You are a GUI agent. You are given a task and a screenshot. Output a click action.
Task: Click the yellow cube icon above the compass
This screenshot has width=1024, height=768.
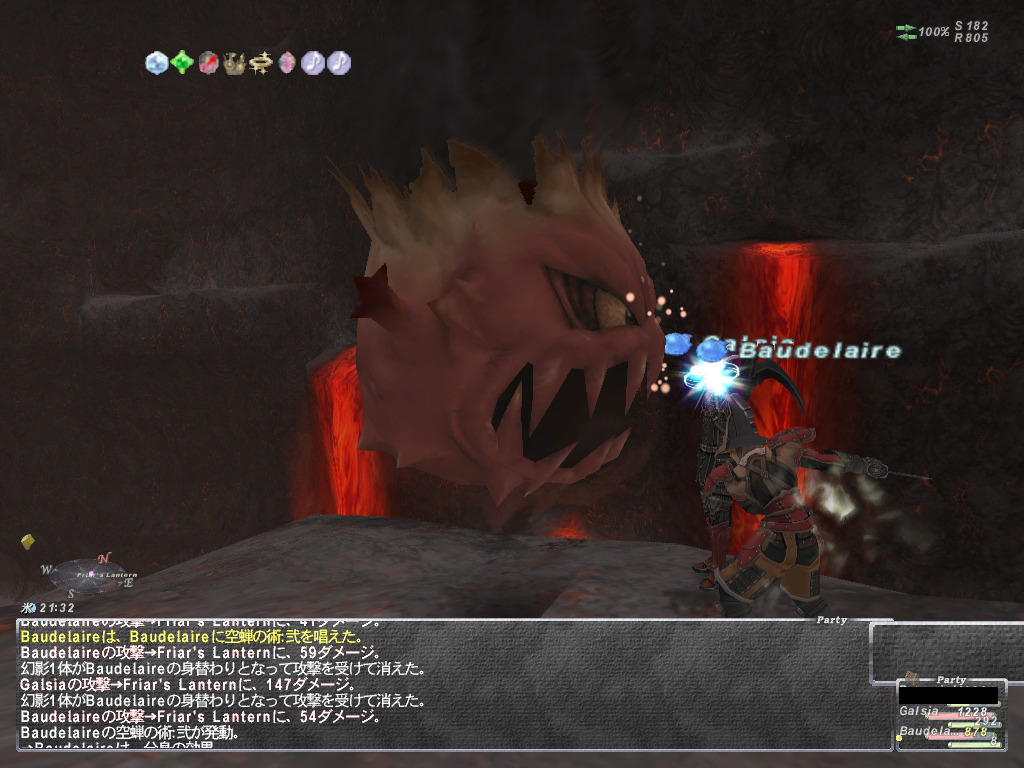28,542
